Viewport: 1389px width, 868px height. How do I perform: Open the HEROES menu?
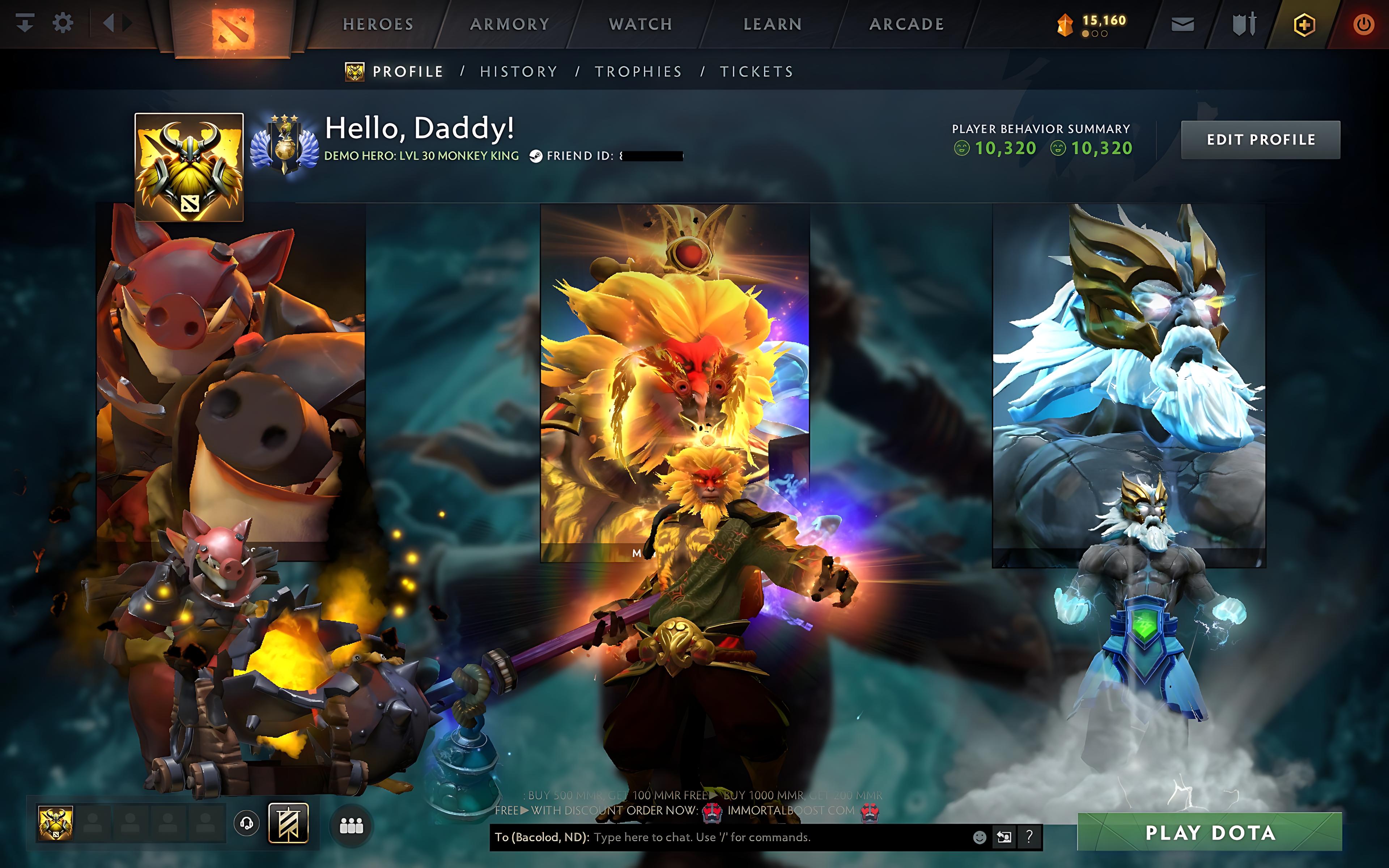pos(377,24)
